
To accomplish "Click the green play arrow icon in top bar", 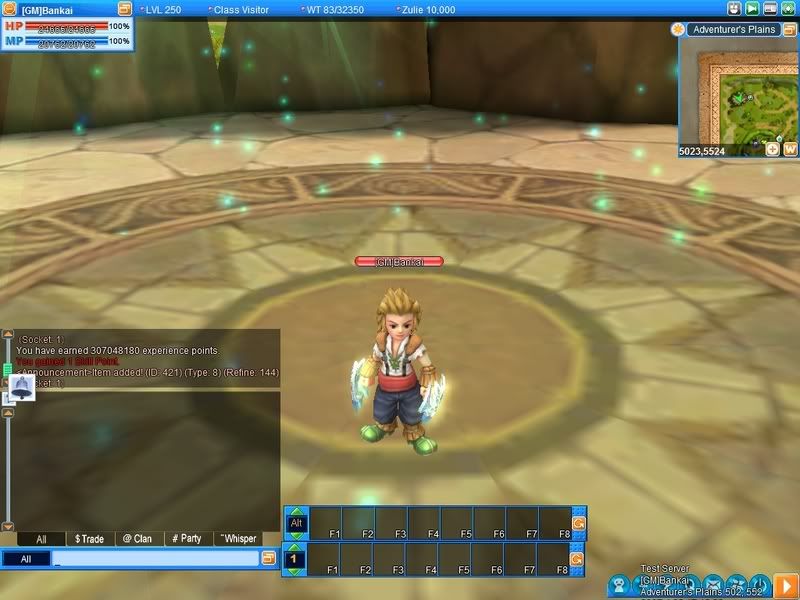I will [x=753, y=8].
